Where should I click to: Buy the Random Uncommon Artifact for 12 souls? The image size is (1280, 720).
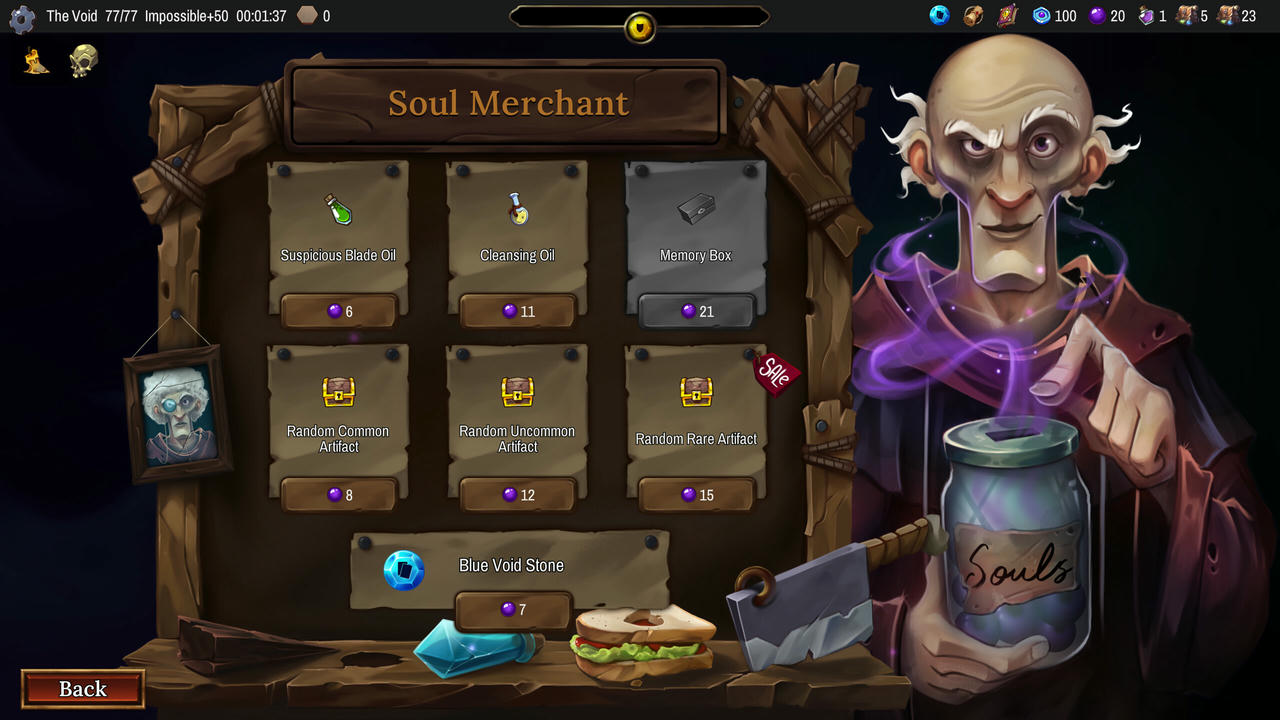pyautogui.click(x=517, y=494)
